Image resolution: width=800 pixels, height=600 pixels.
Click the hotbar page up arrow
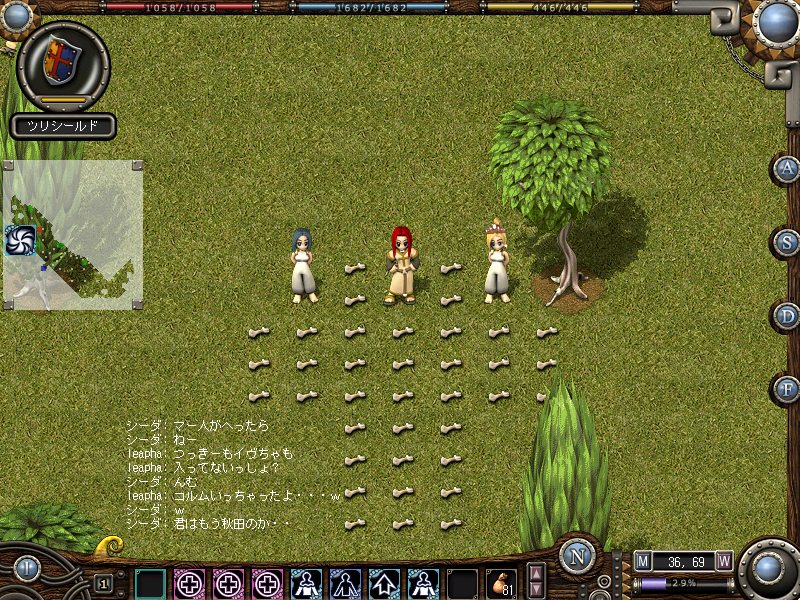click(x=536, y=573)
